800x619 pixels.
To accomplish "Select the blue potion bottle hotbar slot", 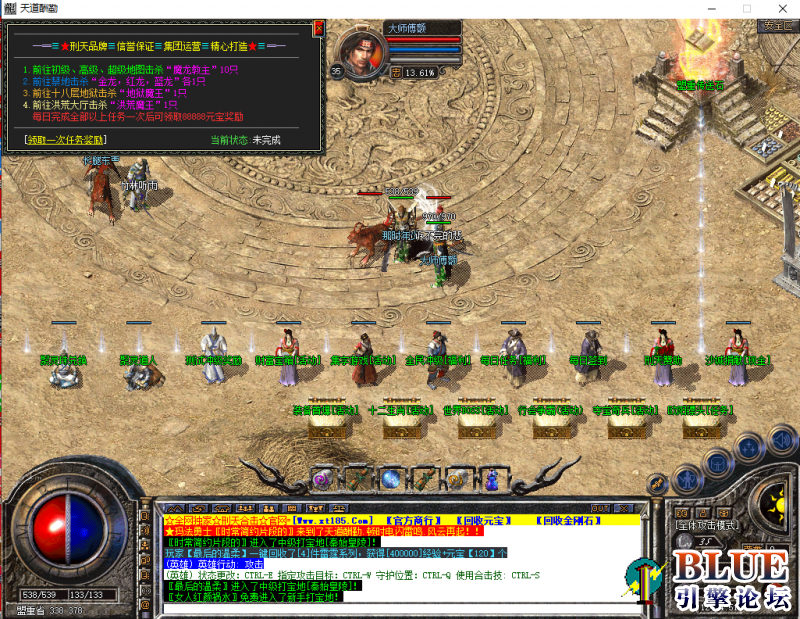I will [x=491, y=480].
